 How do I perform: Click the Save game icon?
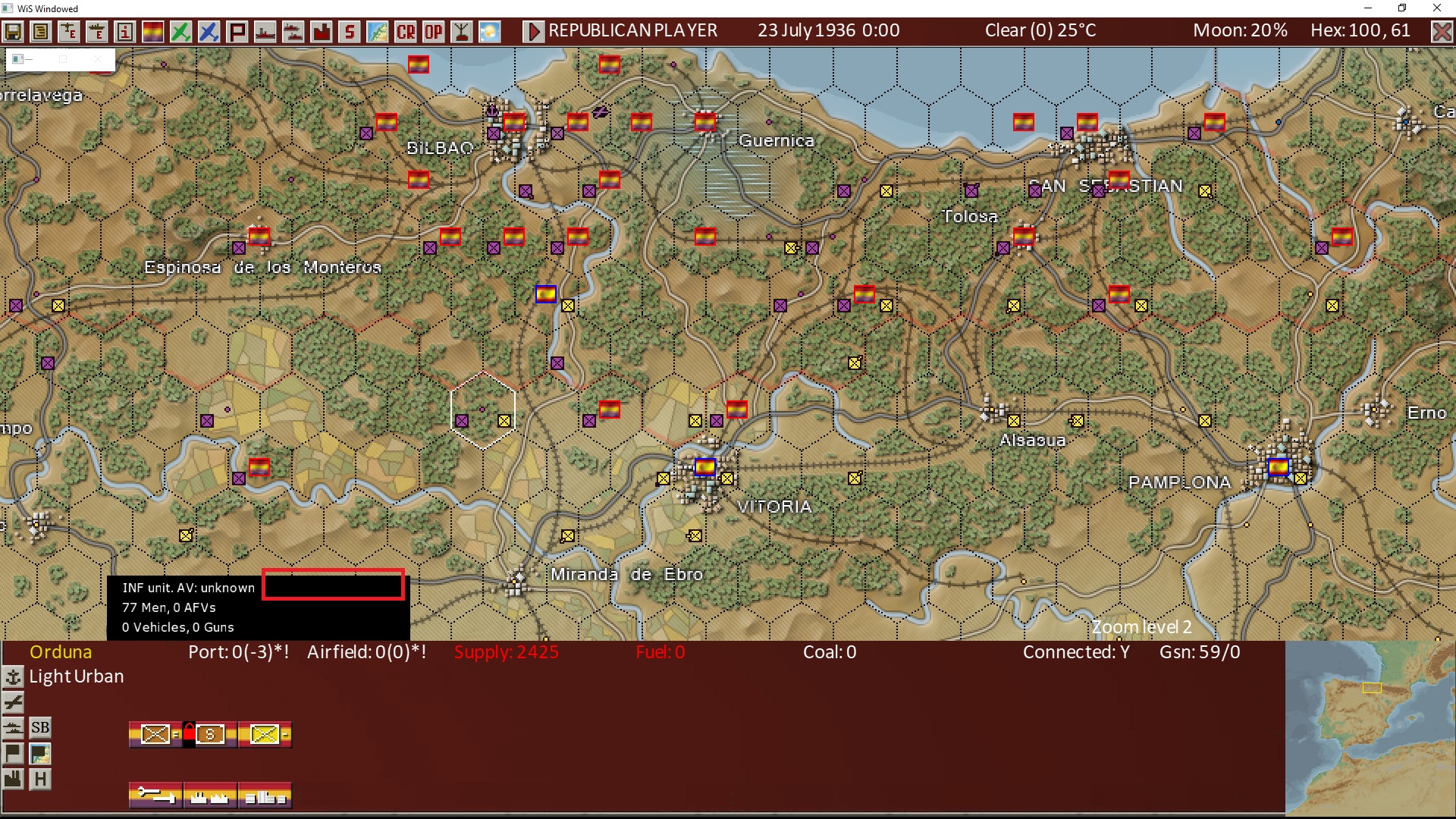coord(13,32)
